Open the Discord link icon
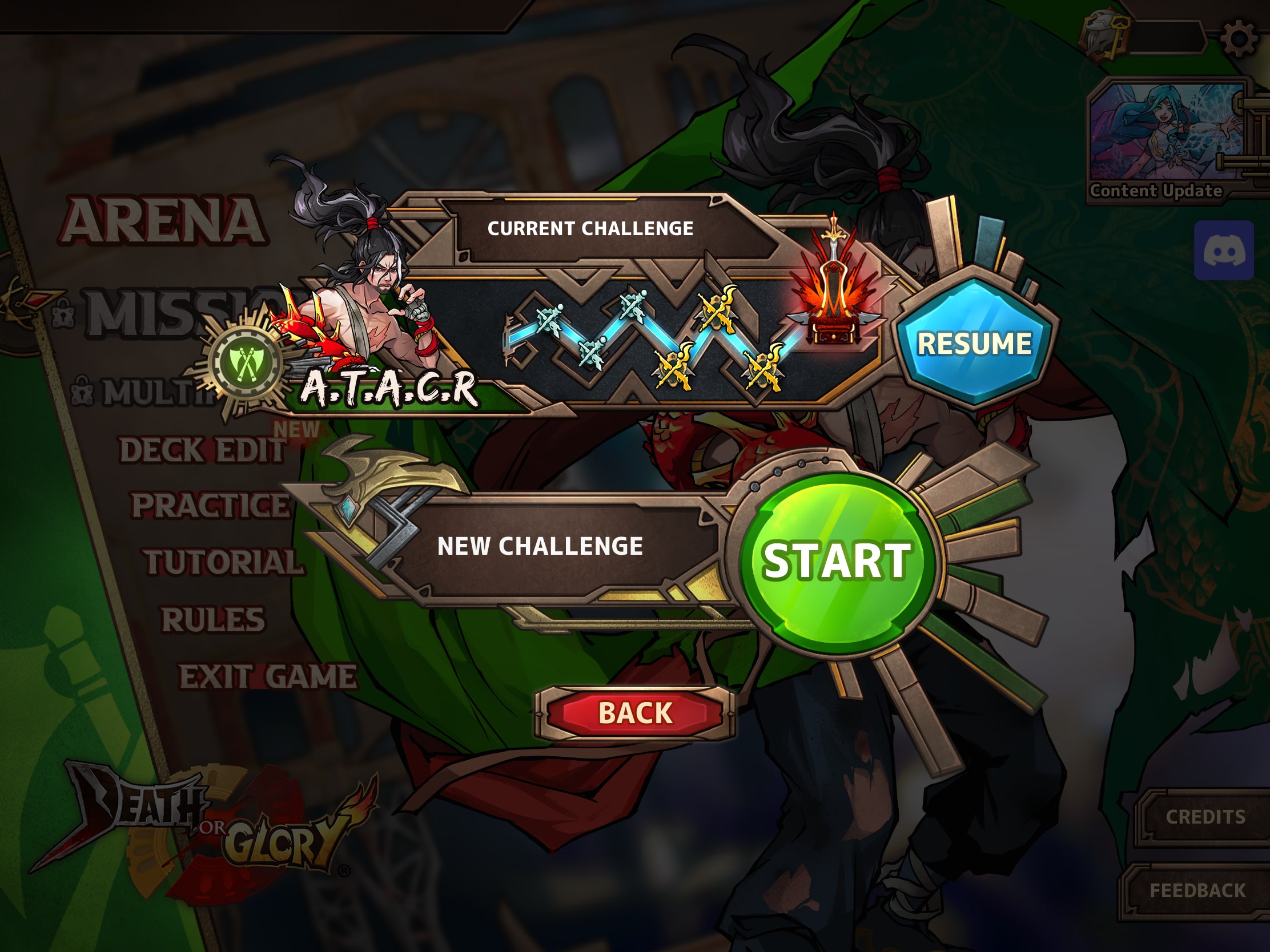 point(1224,250)
